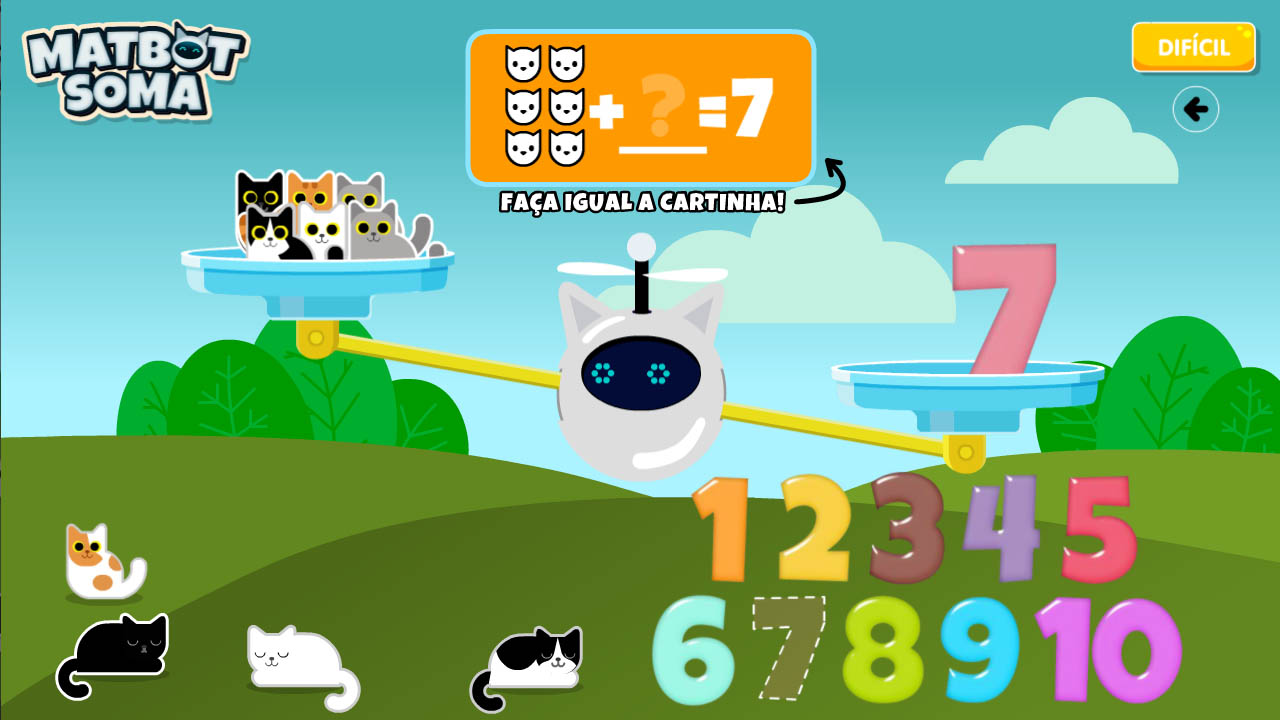Screen dimensions: 1280x720
Task: Go back using the arrow button
Action: pyautogui.click(x=1196, y=110)
